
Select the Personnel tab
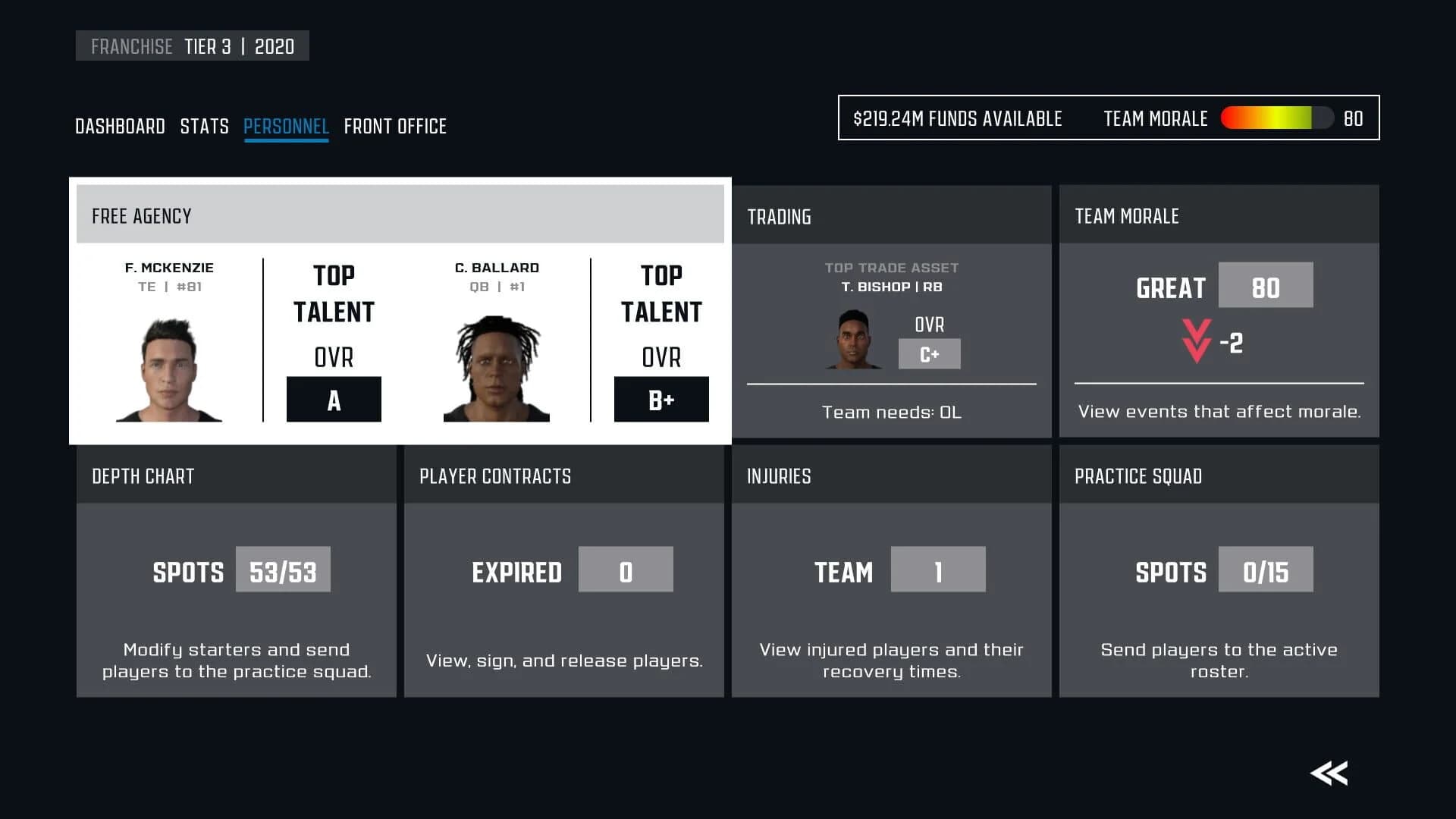tap(286, 126)
